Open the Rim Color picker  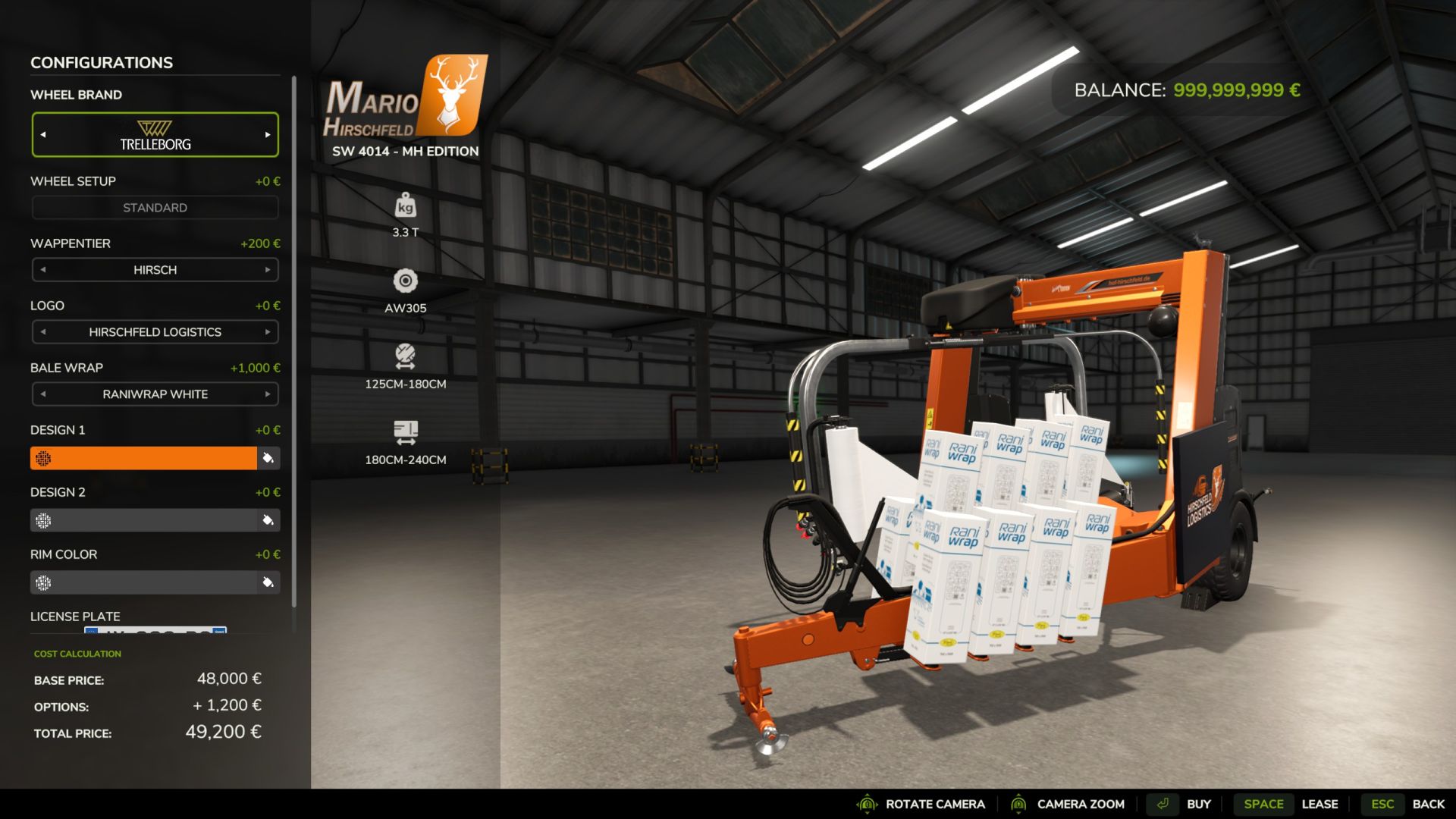[144, 582]
